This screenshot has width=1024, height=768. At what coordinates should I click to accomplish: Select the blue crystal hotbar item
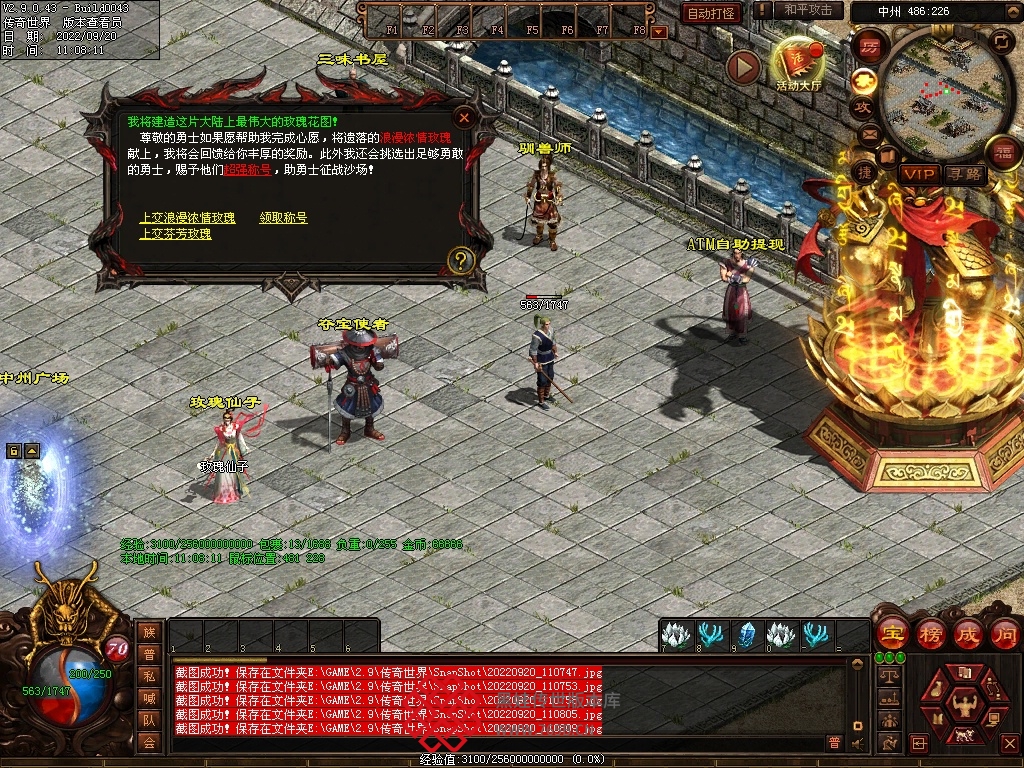[745, 634]
